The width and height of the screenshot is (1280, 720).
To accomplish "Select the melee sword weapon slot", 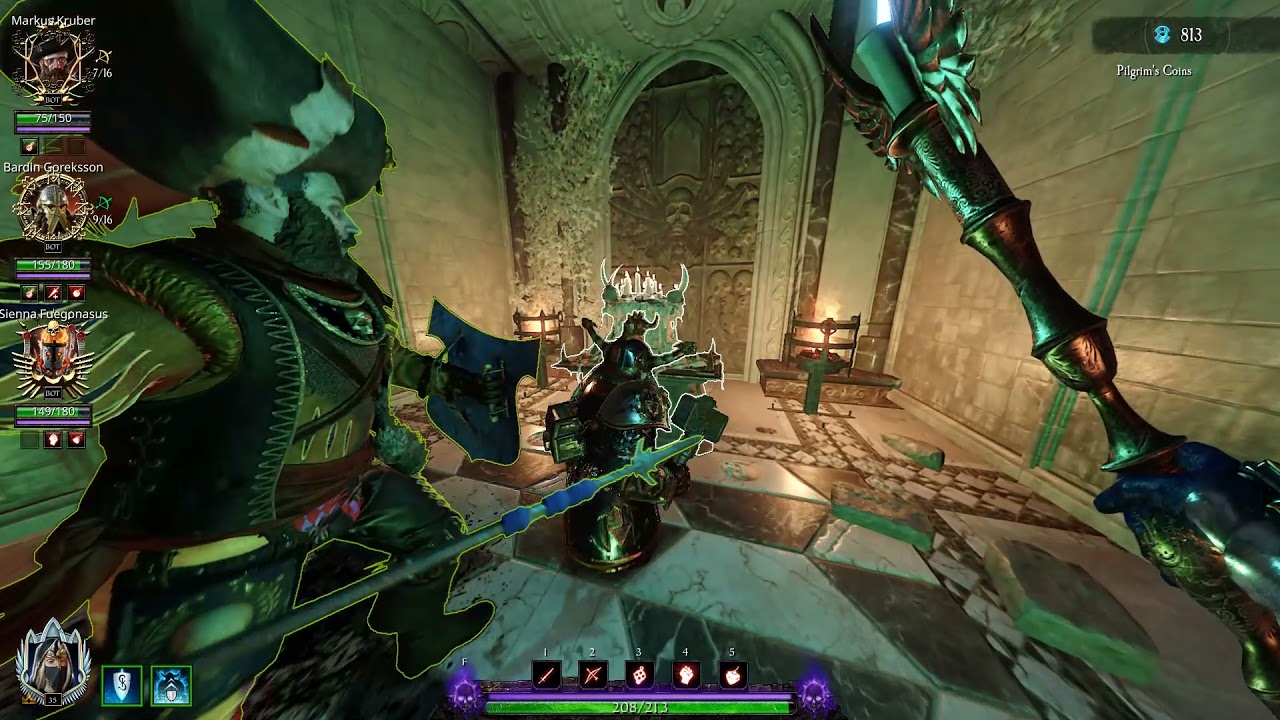I will [x=545, y=675].
